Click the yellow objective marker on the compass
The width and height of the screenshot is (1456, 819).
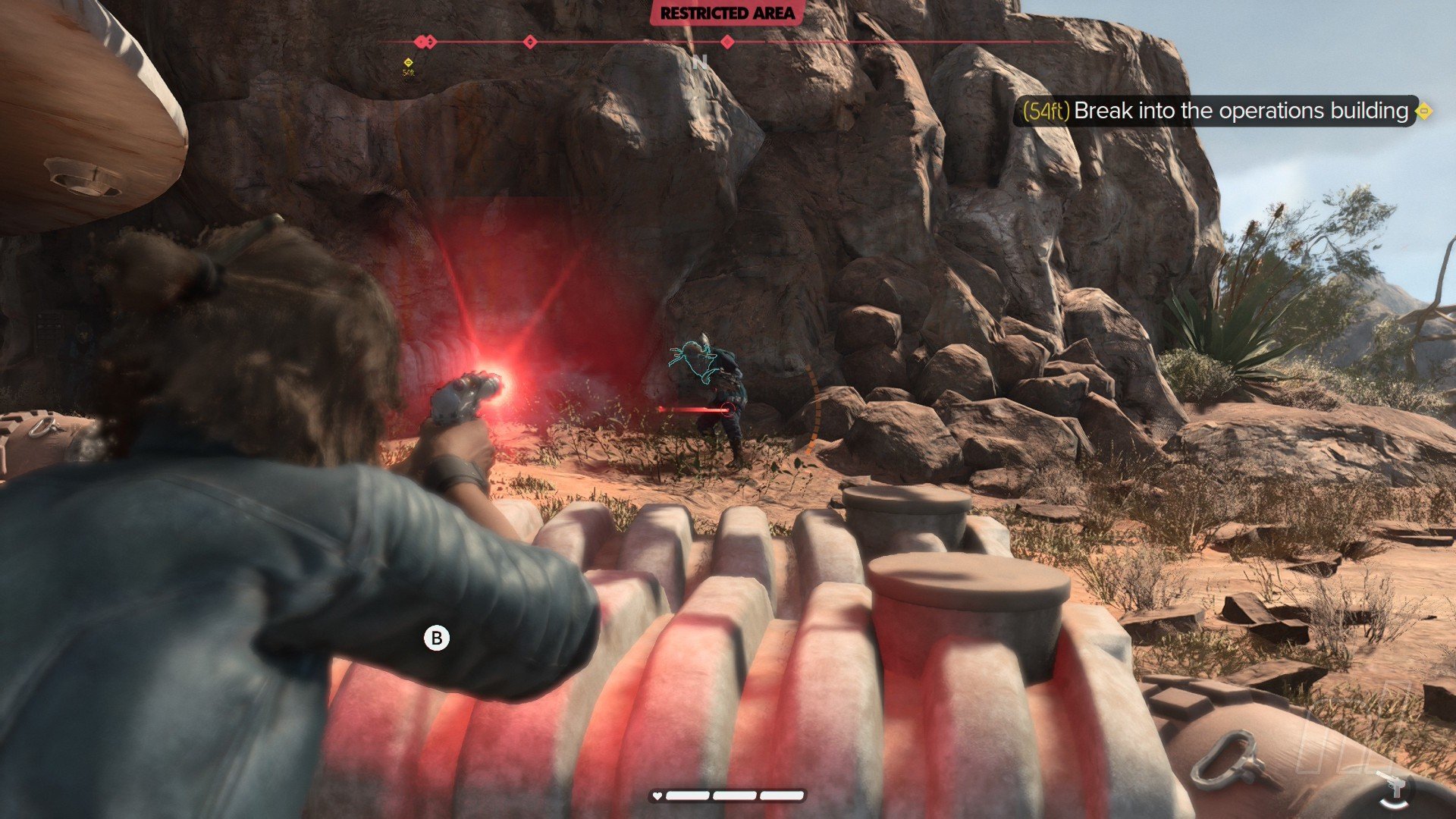click(x=409, y=62)
